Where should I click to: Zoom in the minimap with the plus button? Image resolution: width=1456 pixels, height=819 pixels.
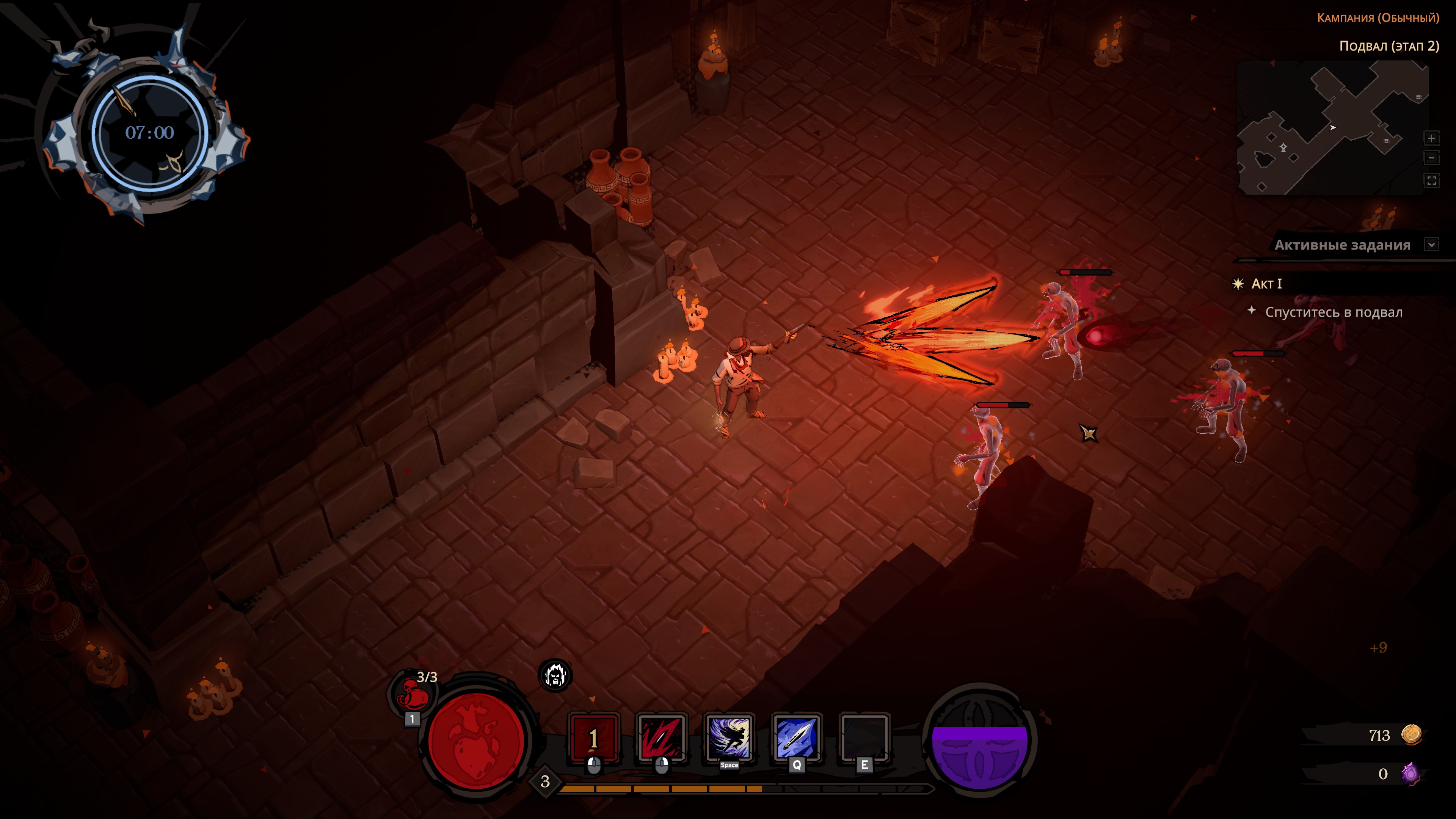click(1431, 138)
